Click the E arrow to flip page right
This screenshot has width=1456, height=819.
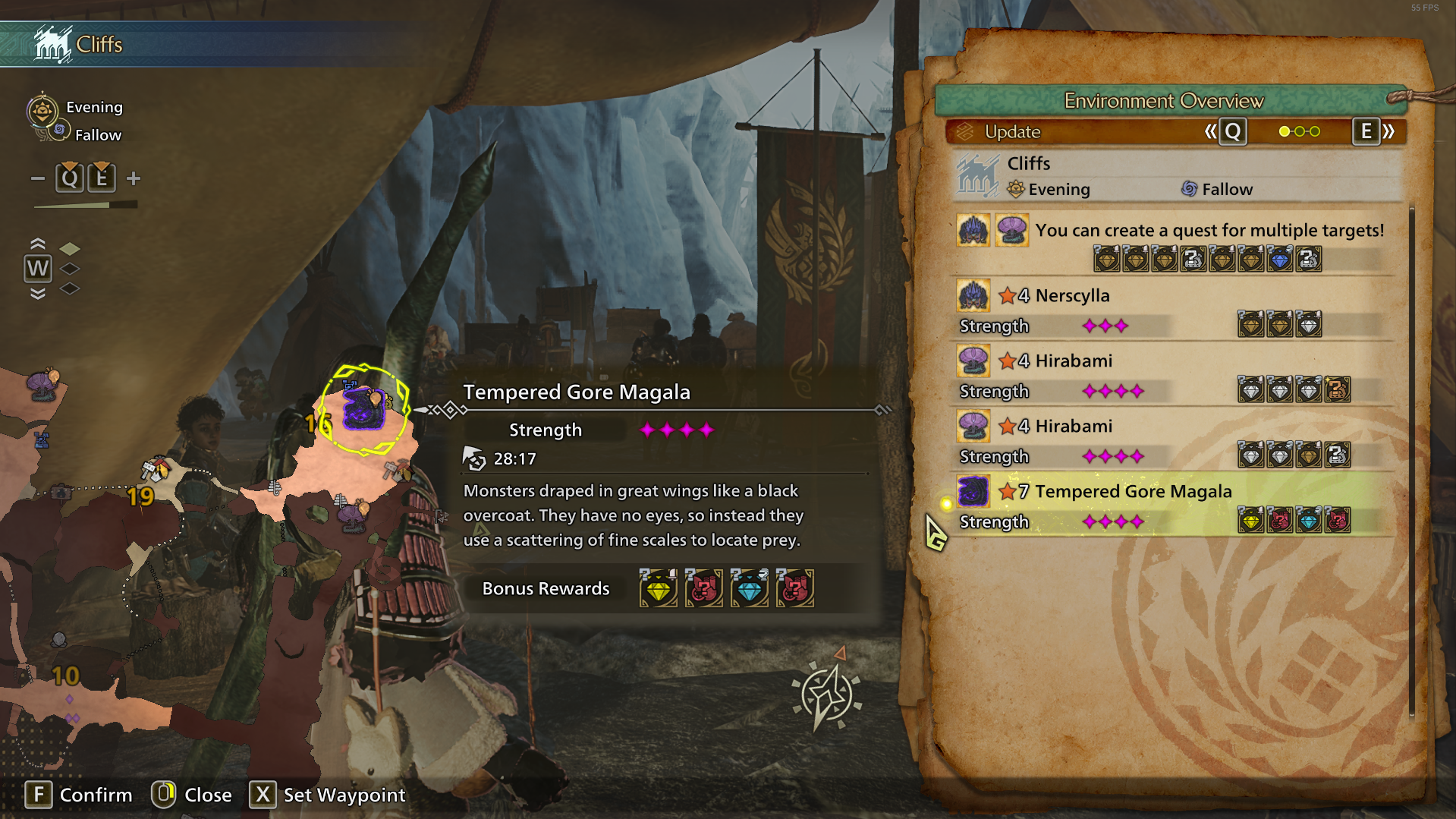point(1366,131)
